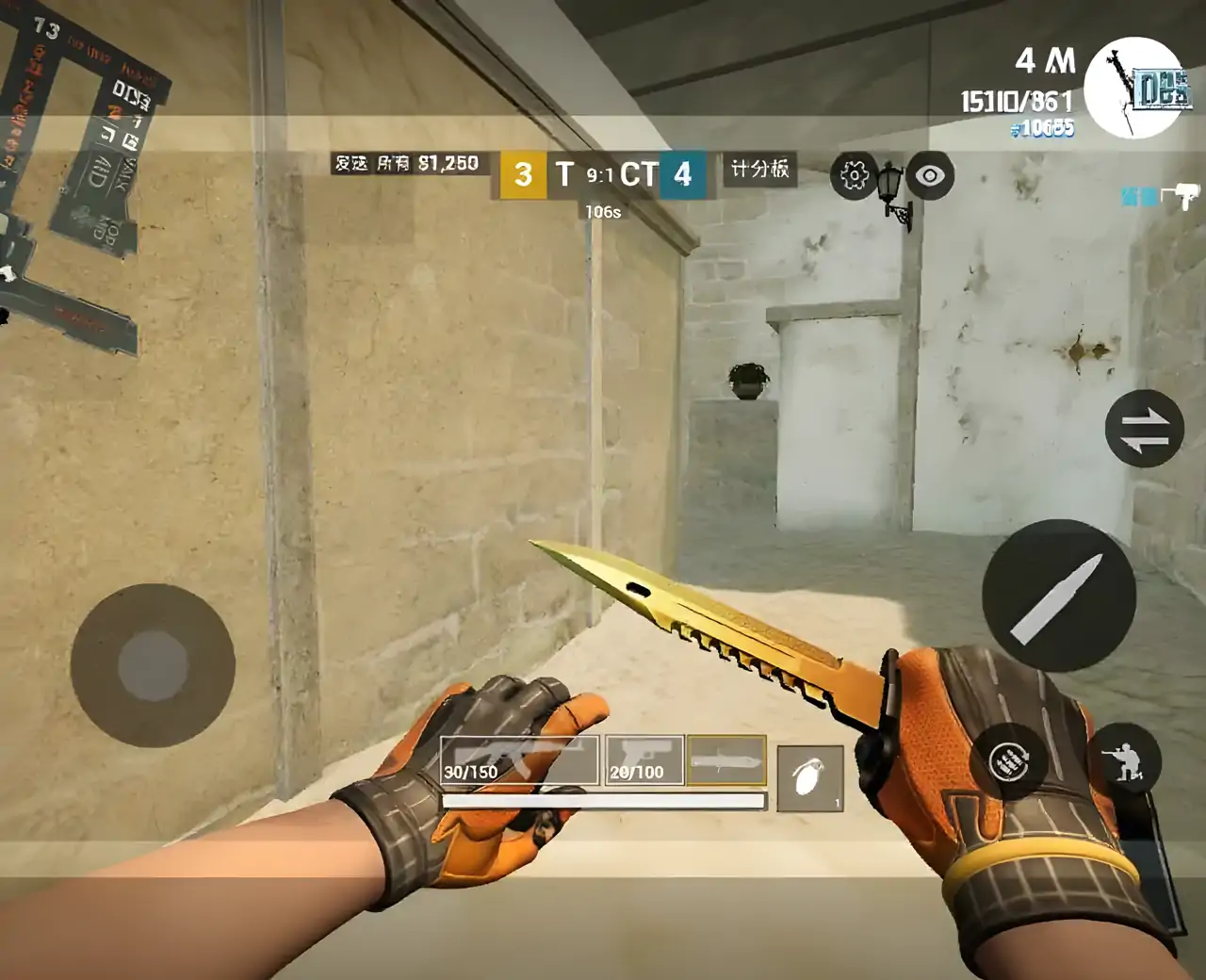Tap the 发送 所有 $1,250 message
The image size is (1206, 980).
tap(407, 162)
